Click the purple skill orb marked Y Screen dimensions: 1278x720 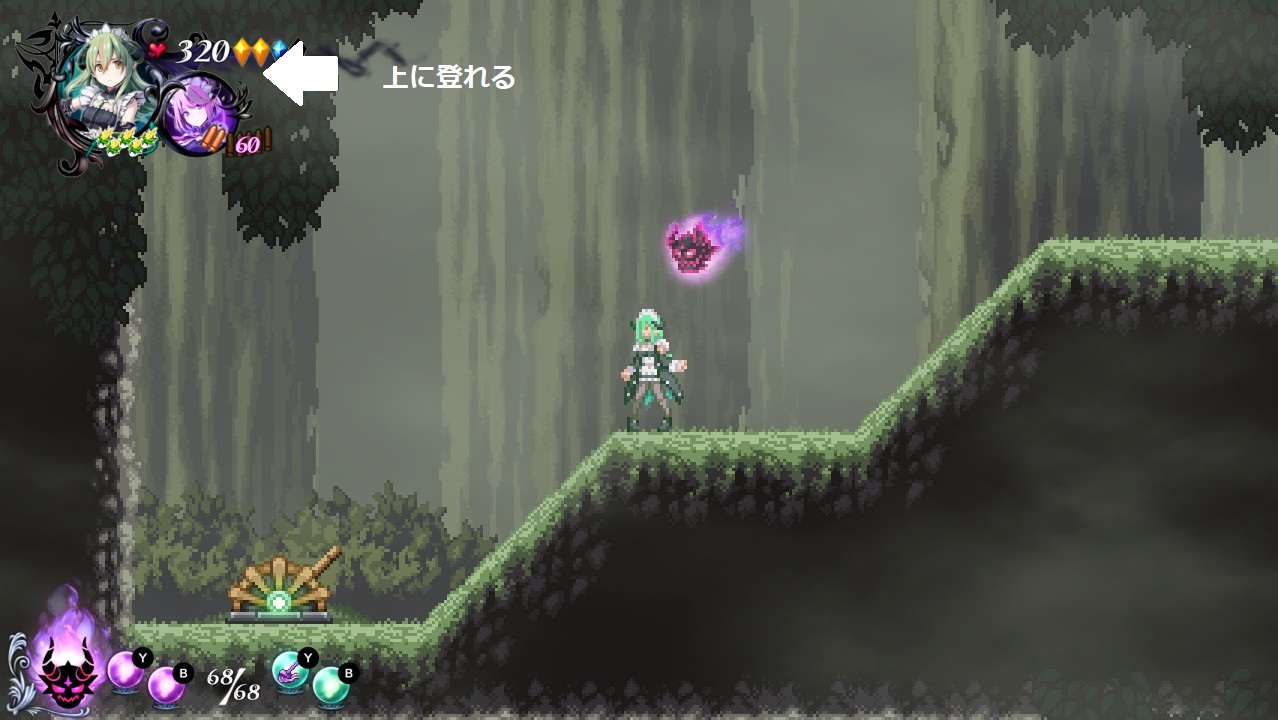coord(126,669)
